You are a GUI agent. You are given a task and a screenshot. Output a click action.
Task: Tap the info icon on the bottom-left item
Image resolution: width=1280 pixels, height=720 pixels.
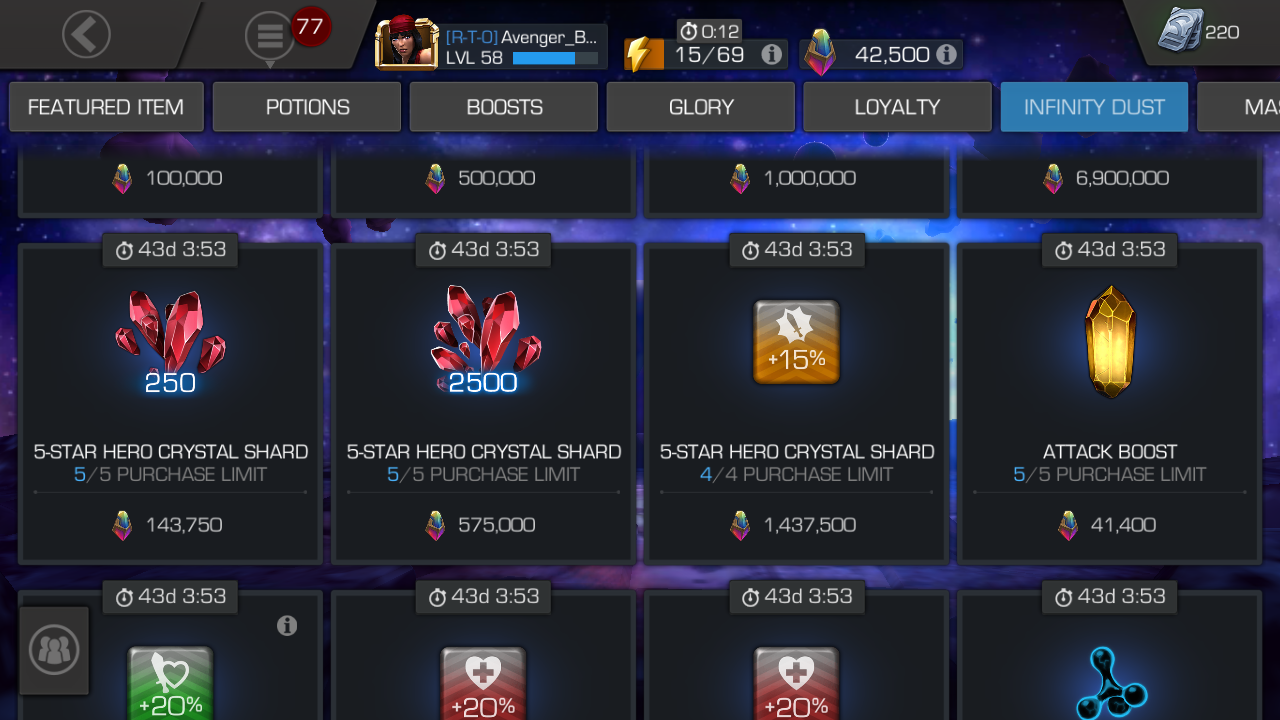click(x=288, y=626)
